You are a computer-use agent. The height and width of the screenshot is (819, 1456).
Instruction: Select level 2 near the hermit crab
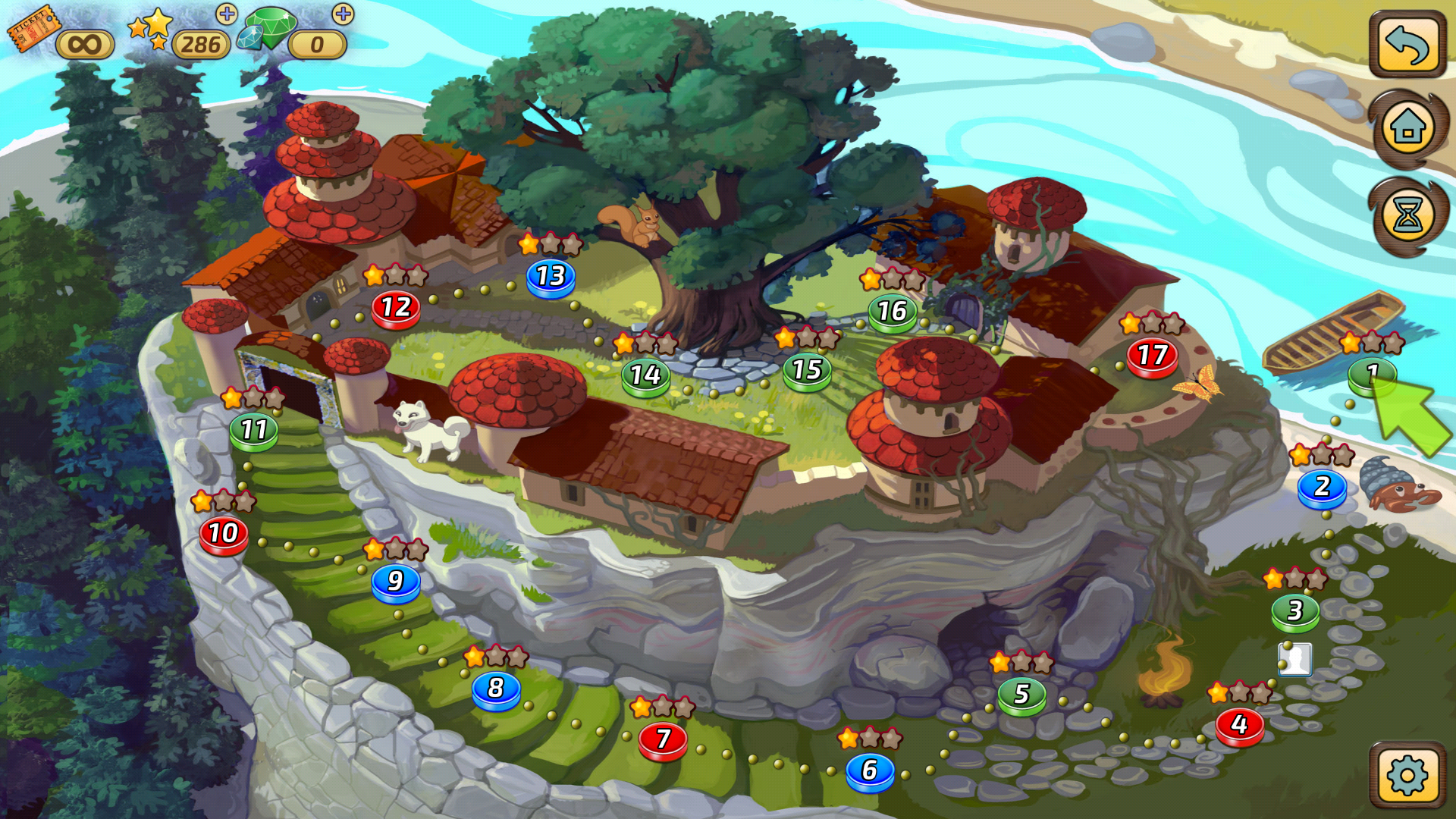pyautogui.click(x=1321, y=485)
